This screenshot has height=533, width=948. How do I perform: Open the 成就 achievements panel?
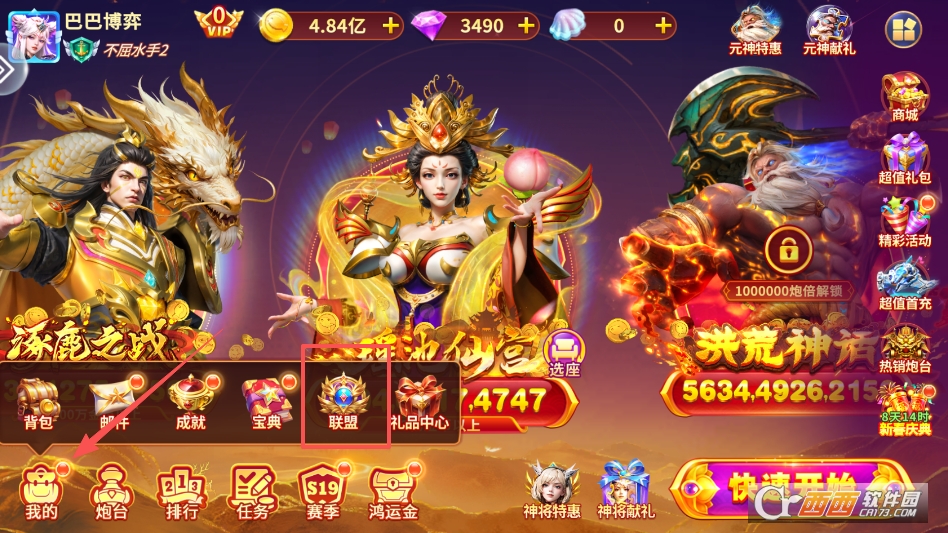point(190,403)
